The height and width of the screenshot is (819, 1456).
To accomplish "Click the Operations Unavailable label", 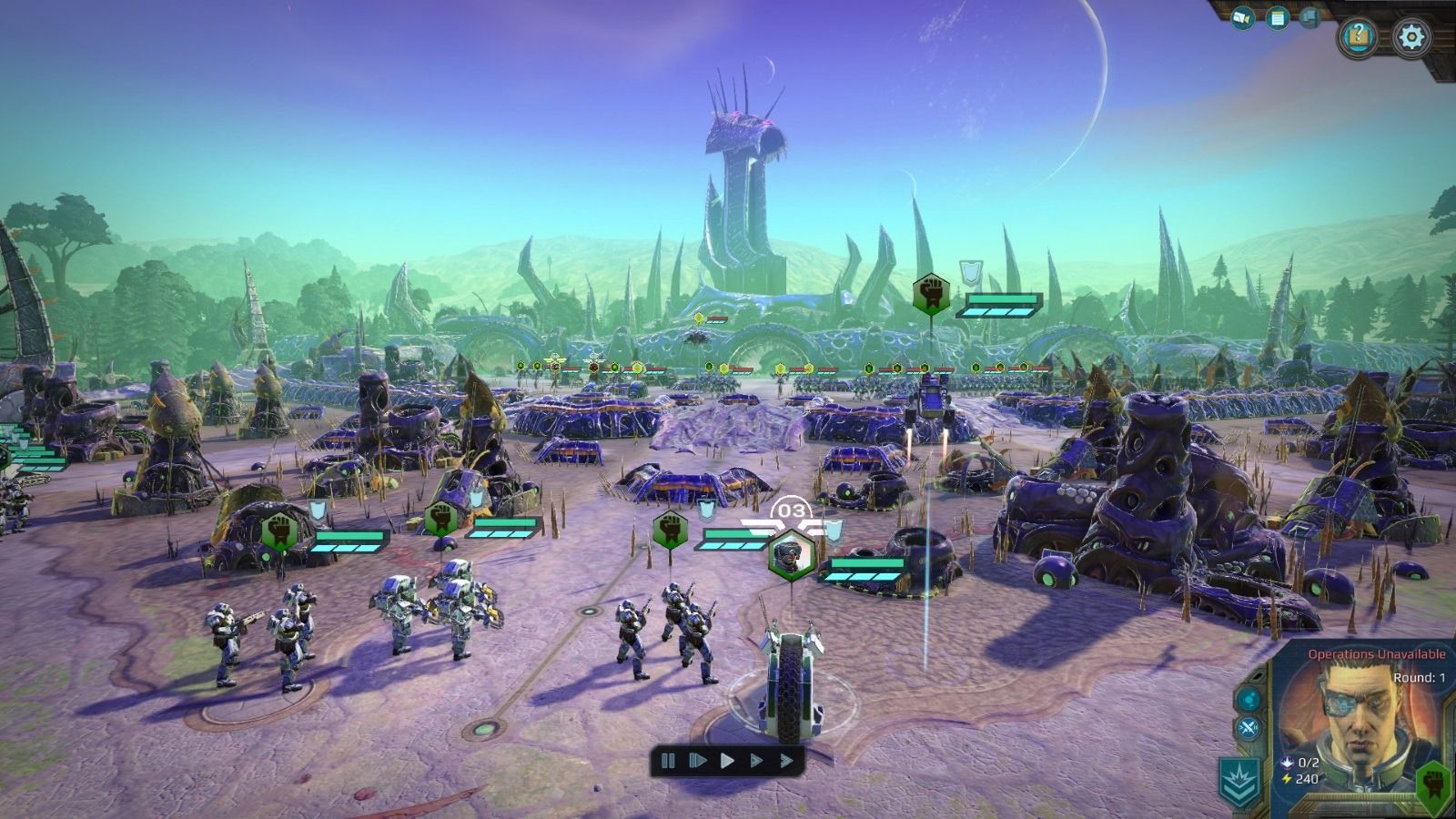I will 1377,654.
